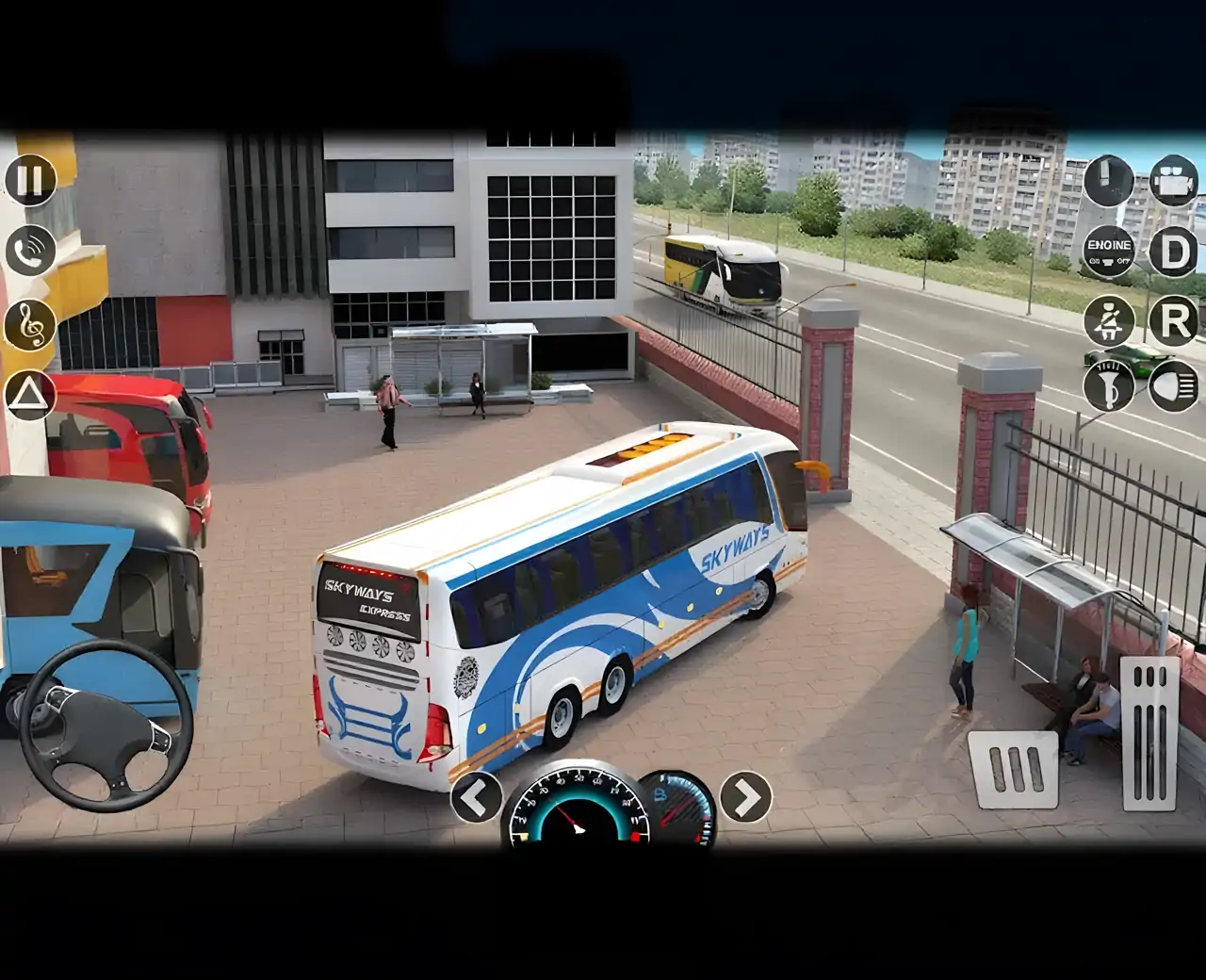The width and height of the screenshot is (1206, 980).
Task: Tap the tall accelerator pedal
Action: click(x=1149, y=733)
